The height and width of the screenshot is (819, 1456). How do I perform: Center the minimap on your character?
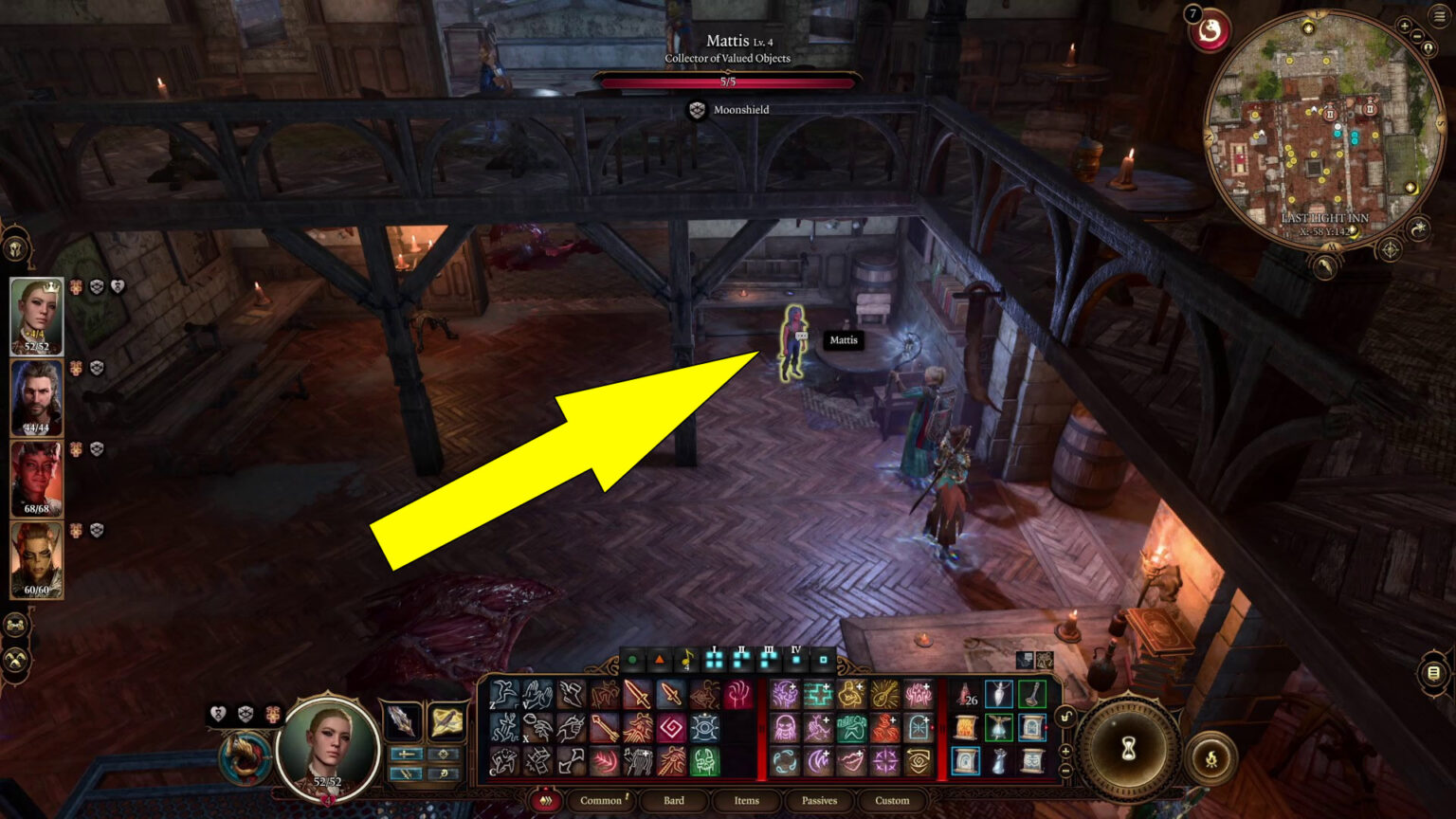tap(1428, 47)
